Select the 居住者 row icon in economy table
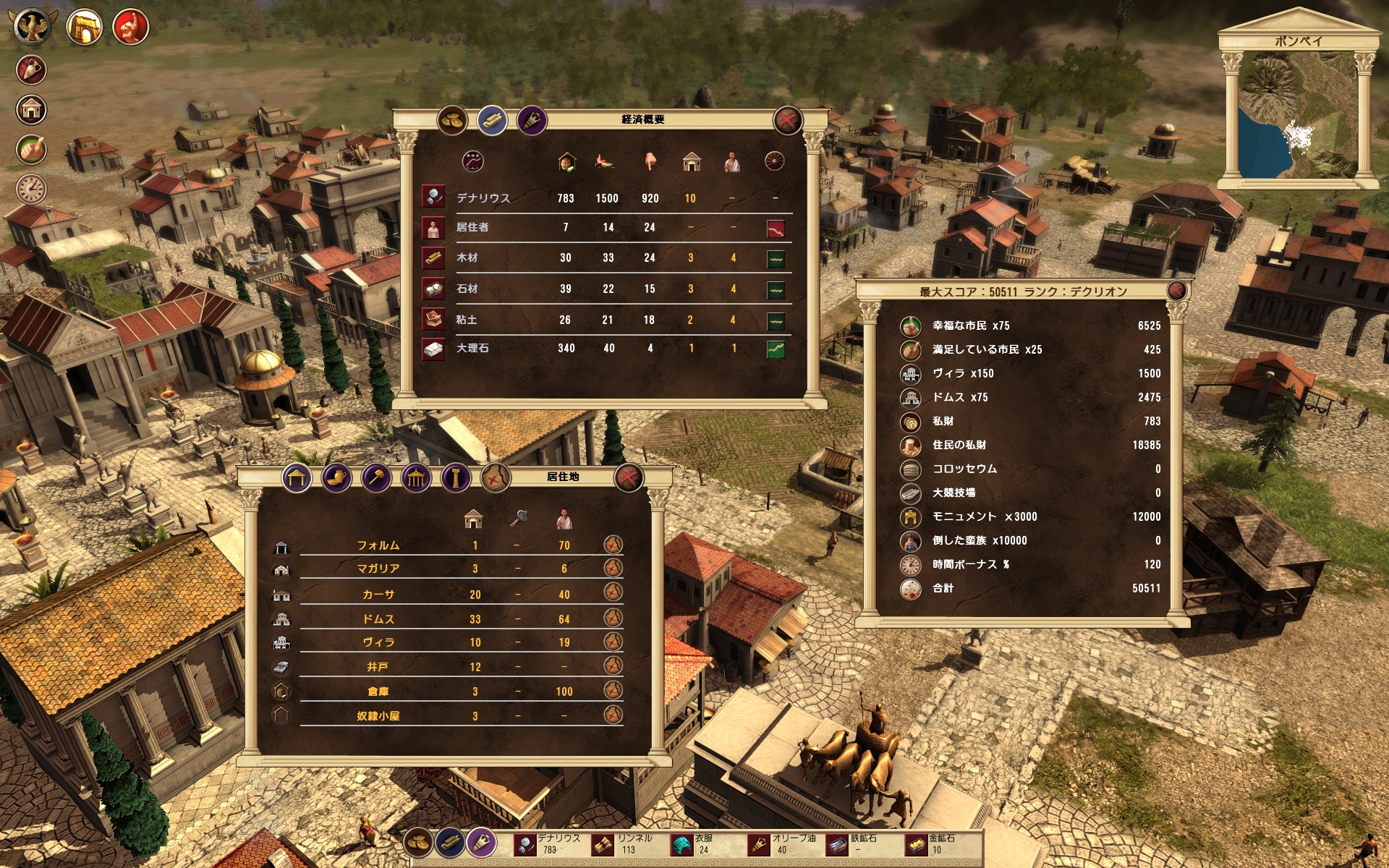1389x868 pixels. pyautogui.click(x=433, y=228)
